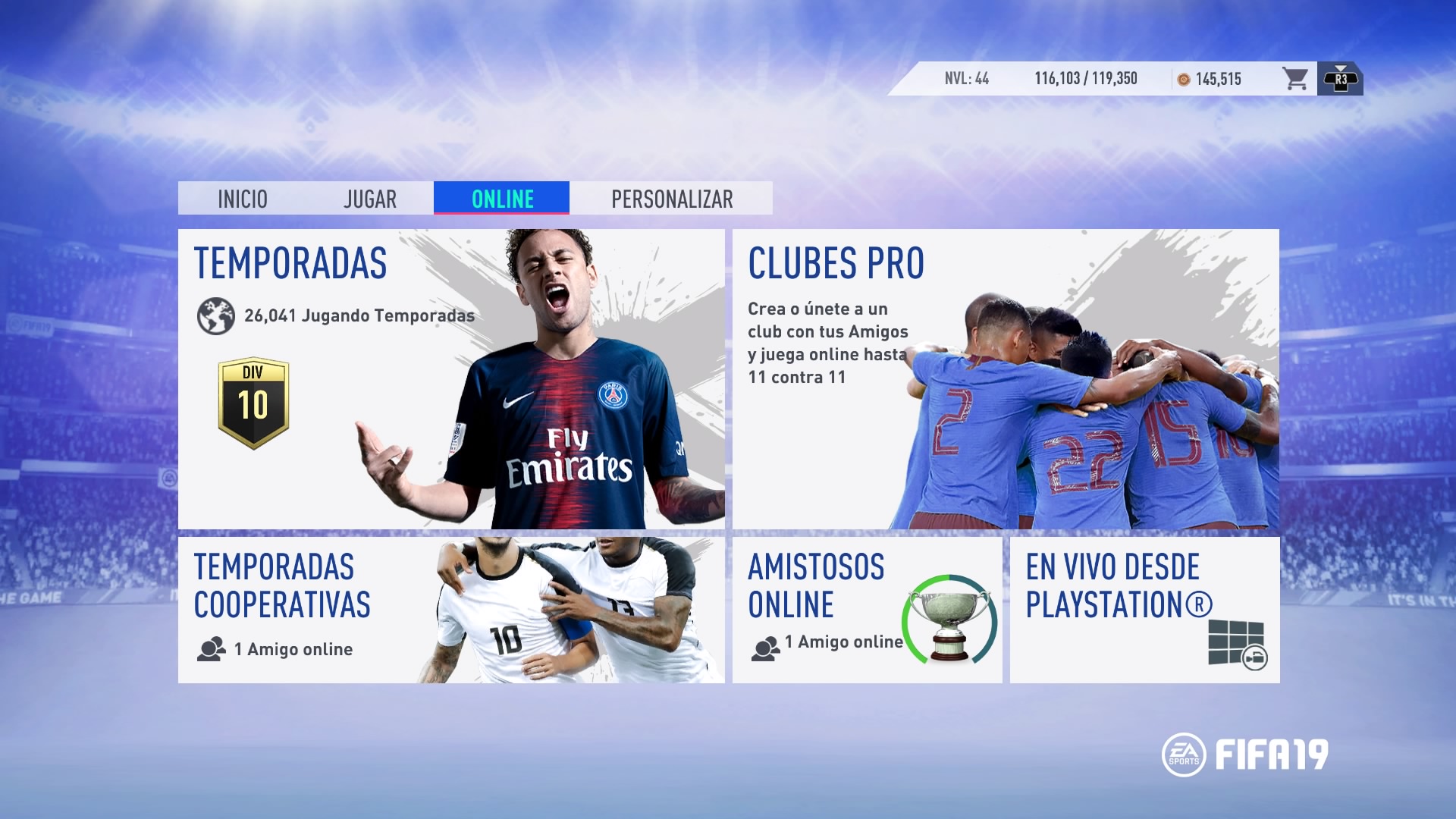Image resolution: width=1456 pixels, height=819 pixels.
Task: Start AMISTOSOS ONLINE
Action: (867, 610)
